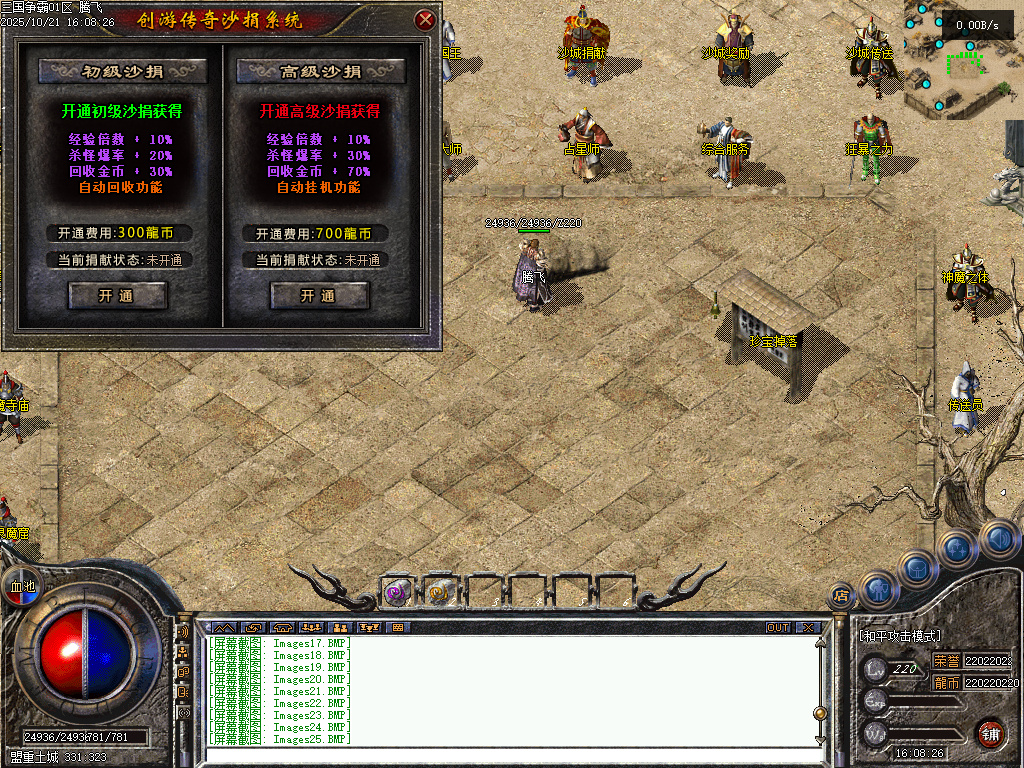Click the 血池 blood pool icon

22,586
